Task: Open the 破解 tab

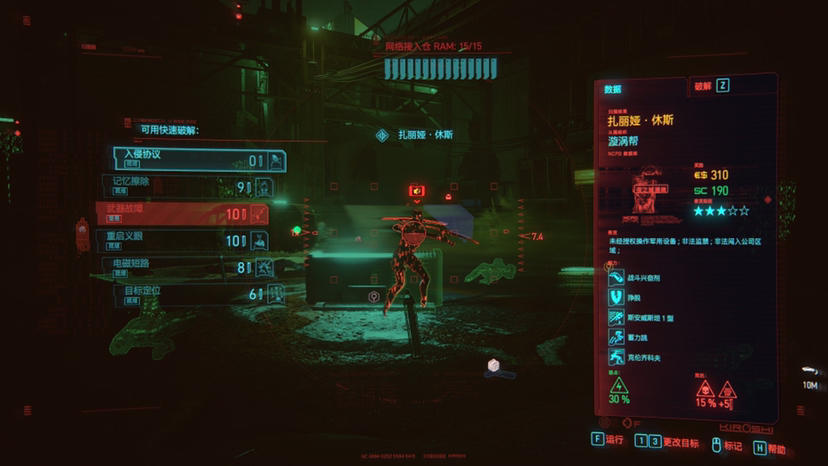Action: 703,86
